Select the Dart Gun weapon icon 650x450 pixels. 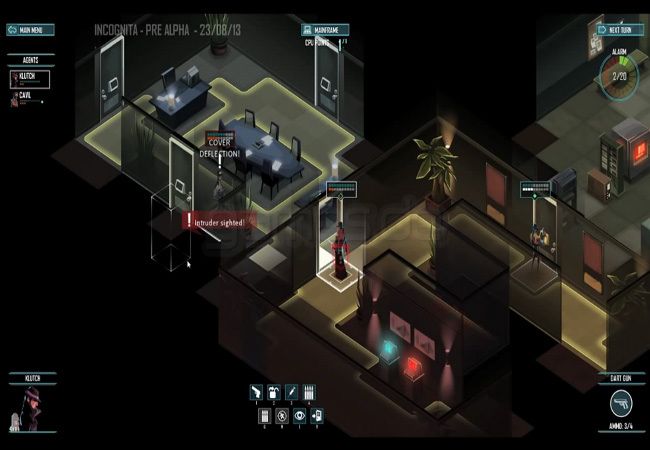pyautogui.click(x=621, y=403)
